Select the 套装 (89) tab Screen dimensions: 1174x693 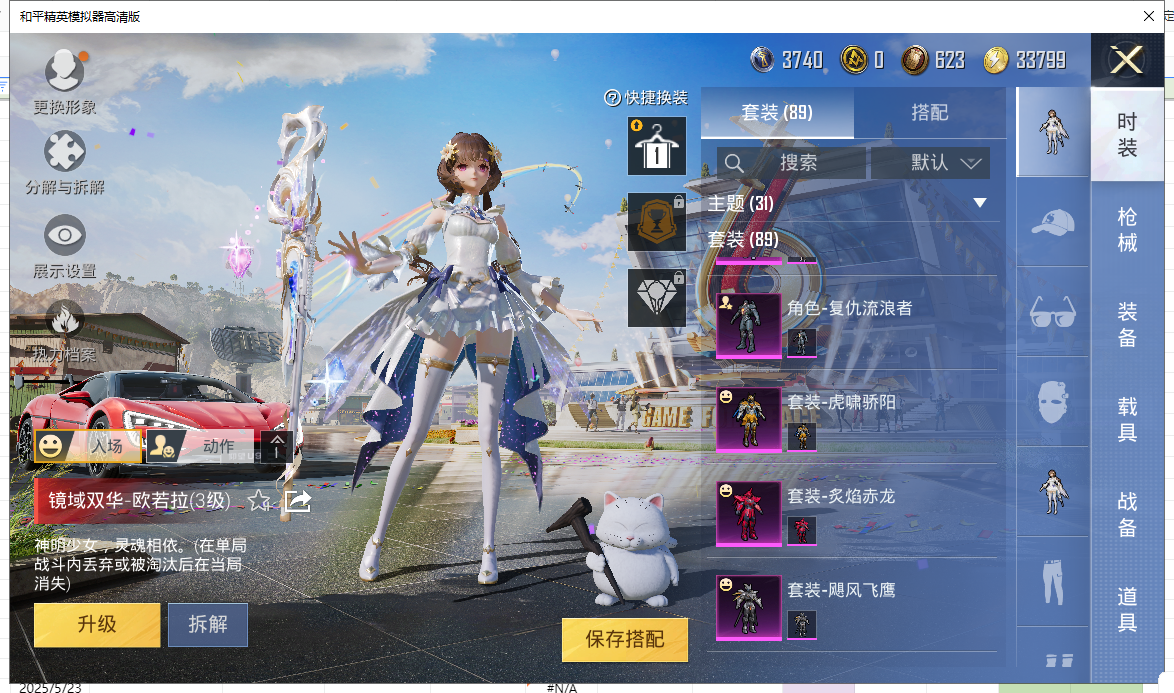(x=777, y=113)
